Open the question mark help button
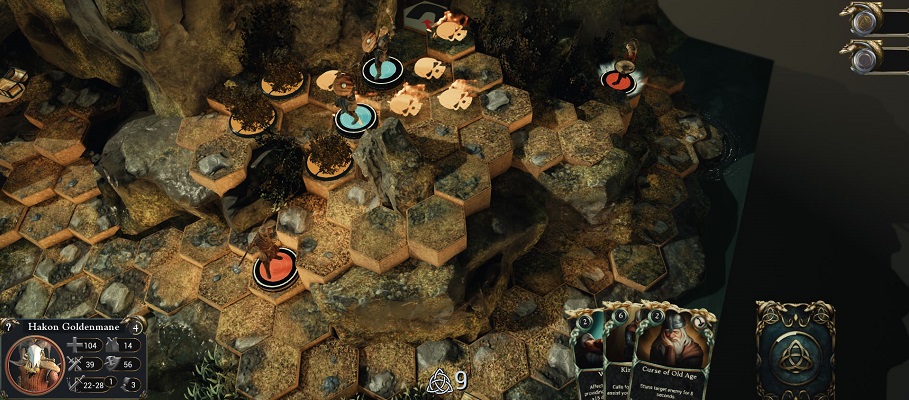This screenshot has width=909, height=400. [8, 325]
